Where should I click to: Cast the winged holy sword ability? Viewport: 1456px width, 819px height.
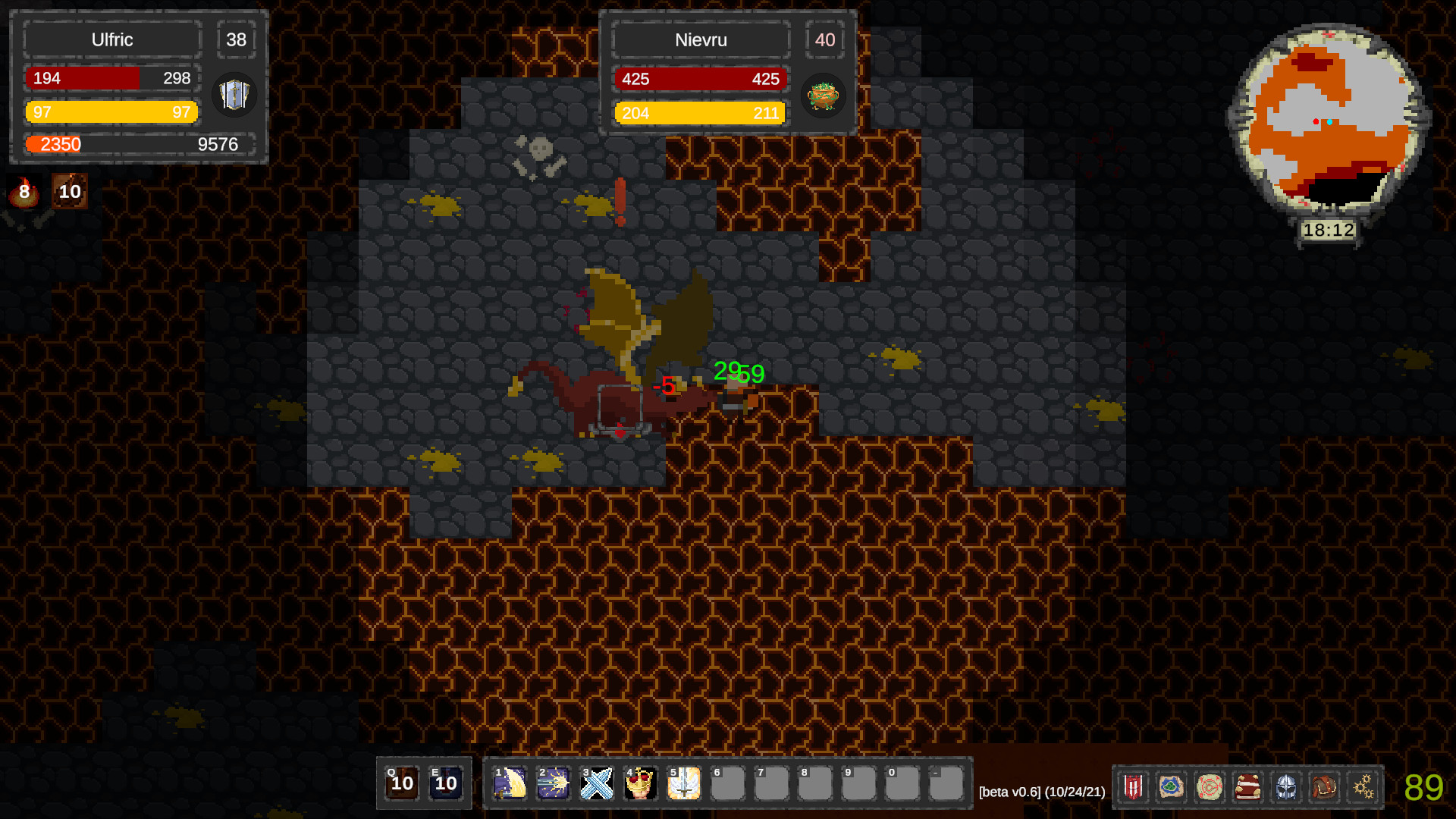[684, 783]
